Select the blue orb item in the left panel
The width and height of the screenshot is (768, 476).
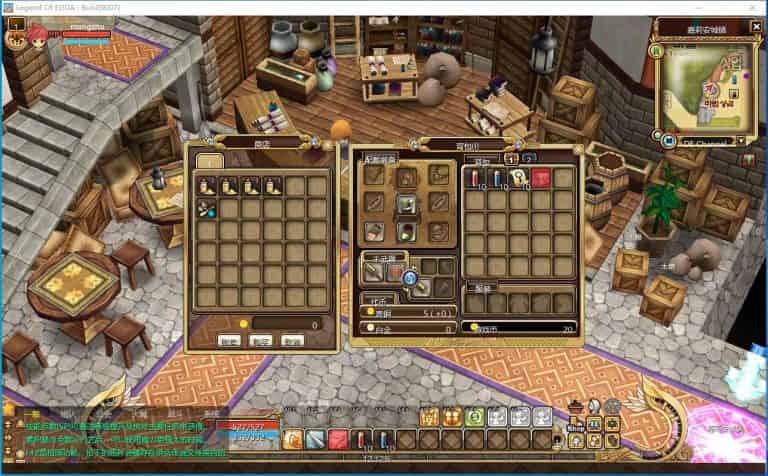click(x=207, y=208)
